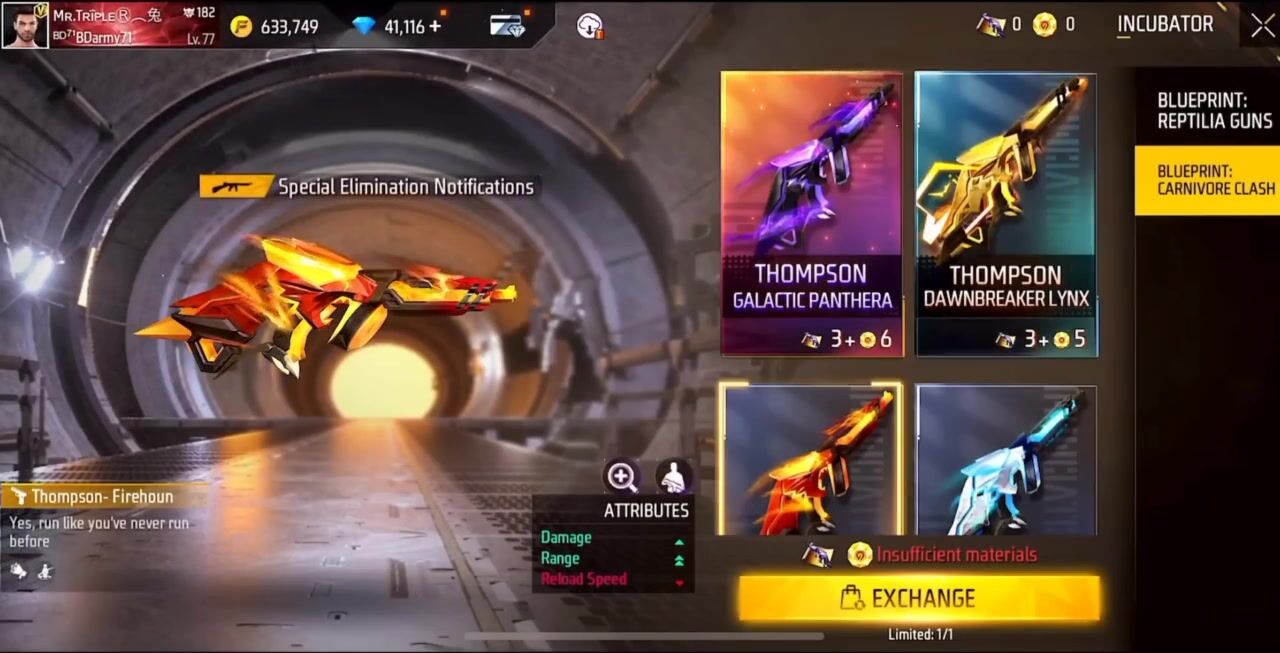The image size is (1280, 653).
Task: Open the player profile avatar
Action: (x=24, y=26)
